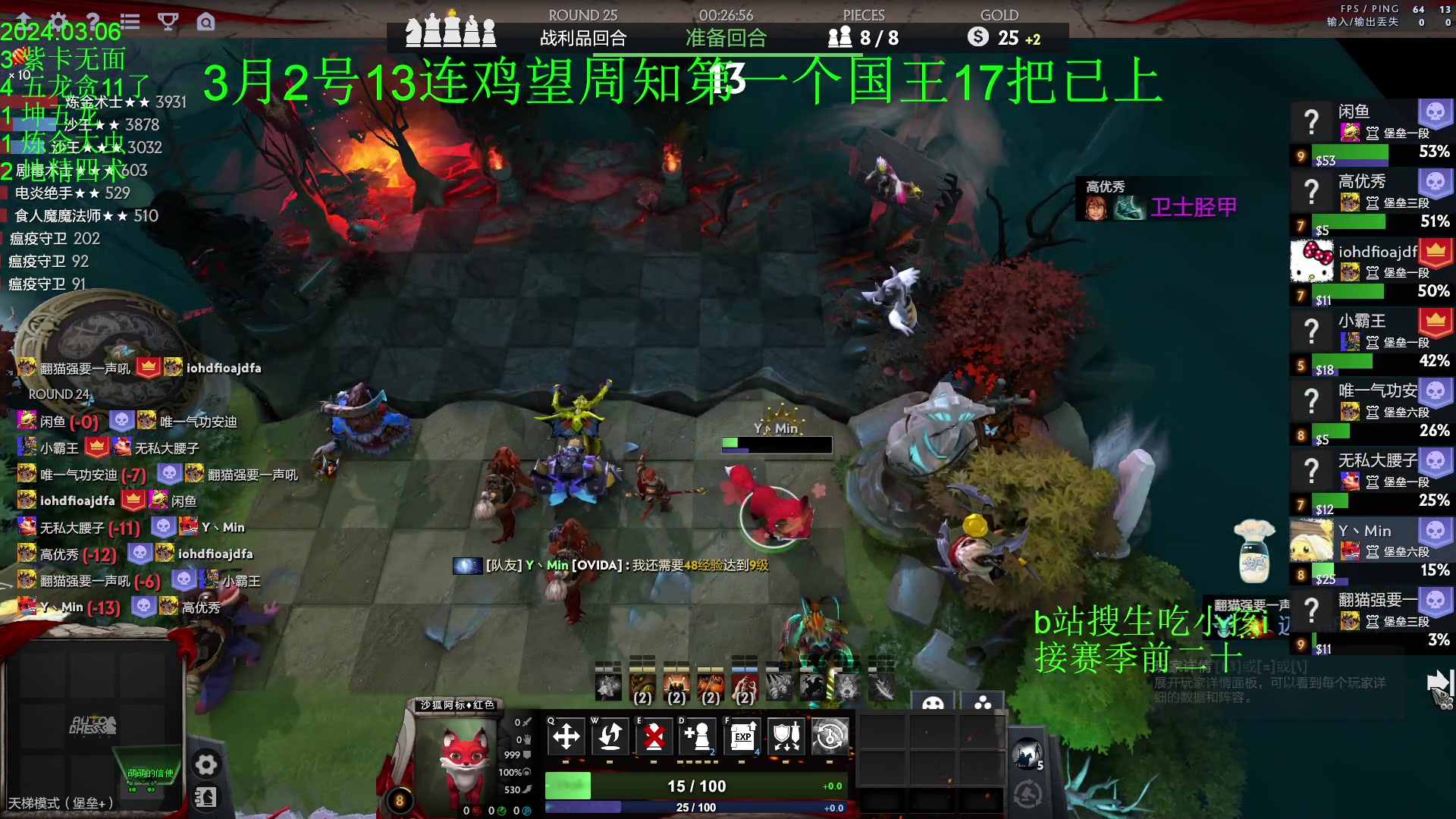The image size is (1456, 819).
Task: Click the key-with-arrows lock ability icon
Action: click(830, 736)
